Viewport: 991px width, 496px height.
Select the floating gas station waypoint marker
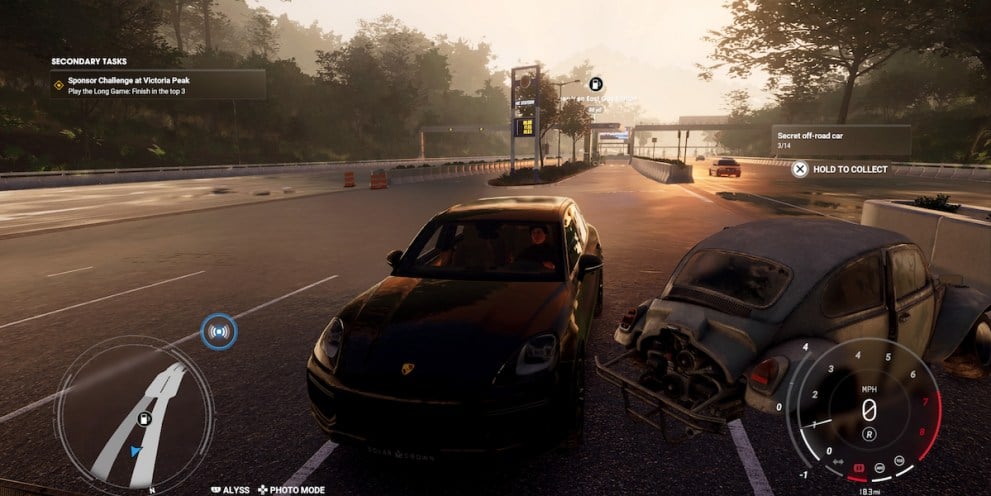tap(595, 84)
